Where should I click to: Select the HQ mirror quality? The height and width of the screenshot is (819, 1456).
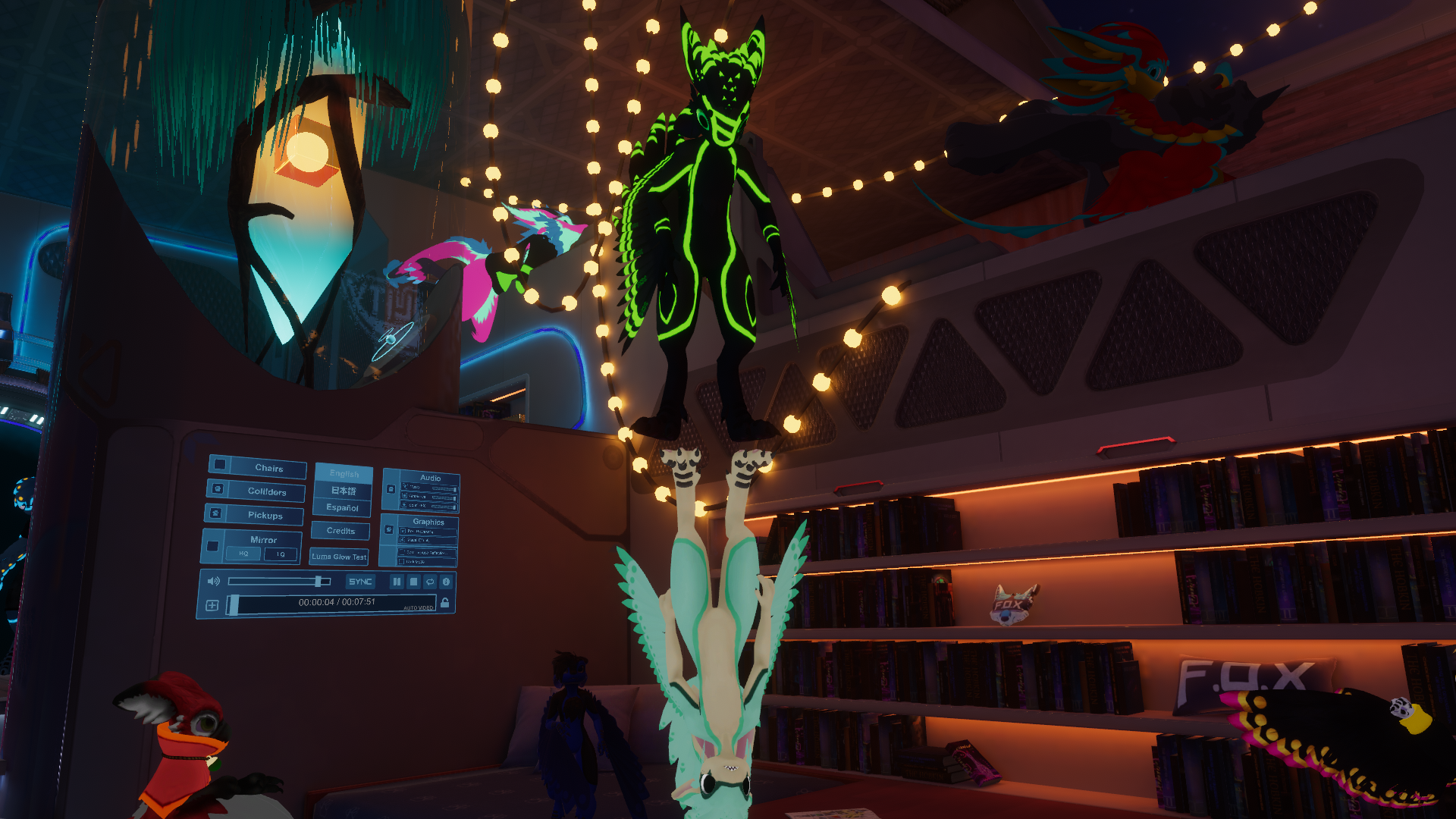click(x=243, y=554)
